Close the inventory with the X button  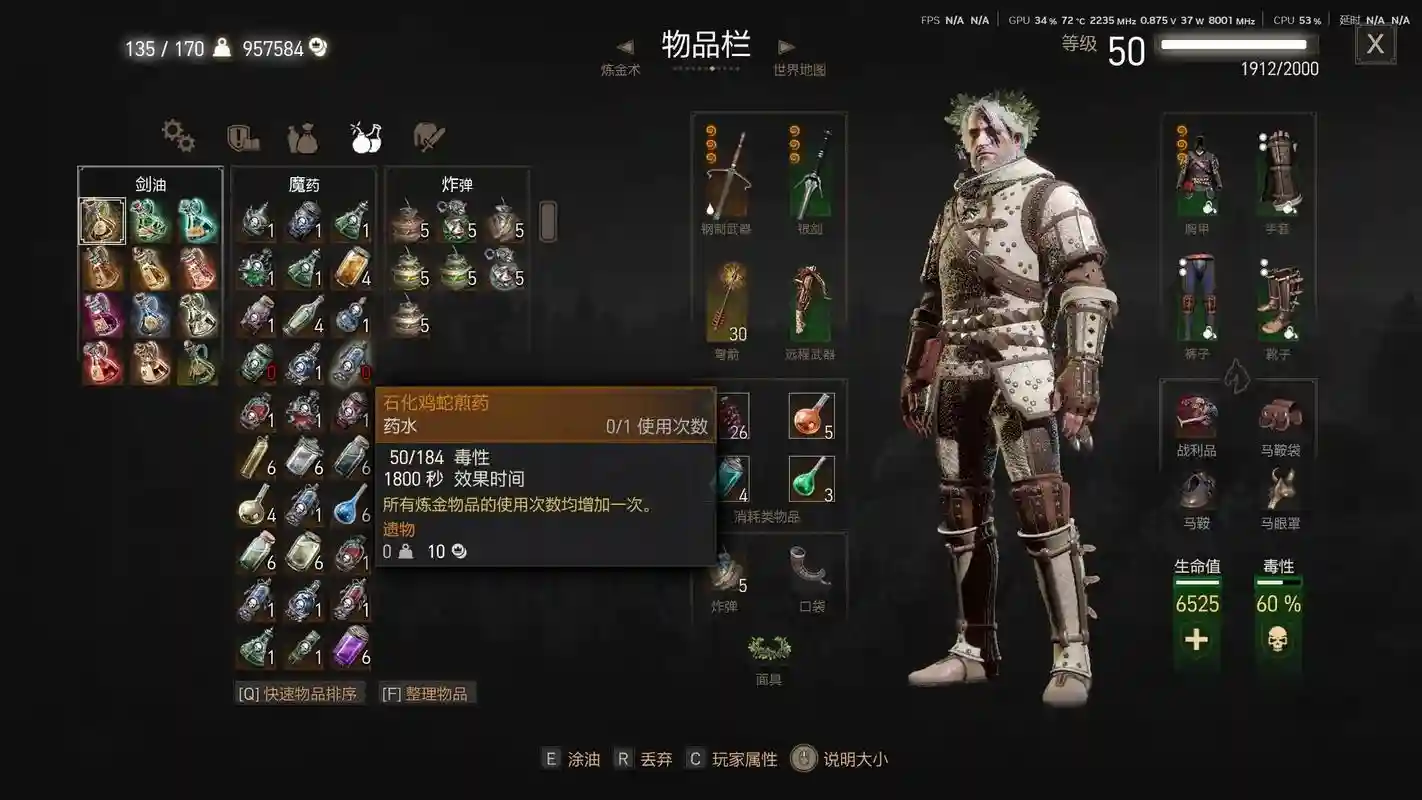click(1375, 44)
